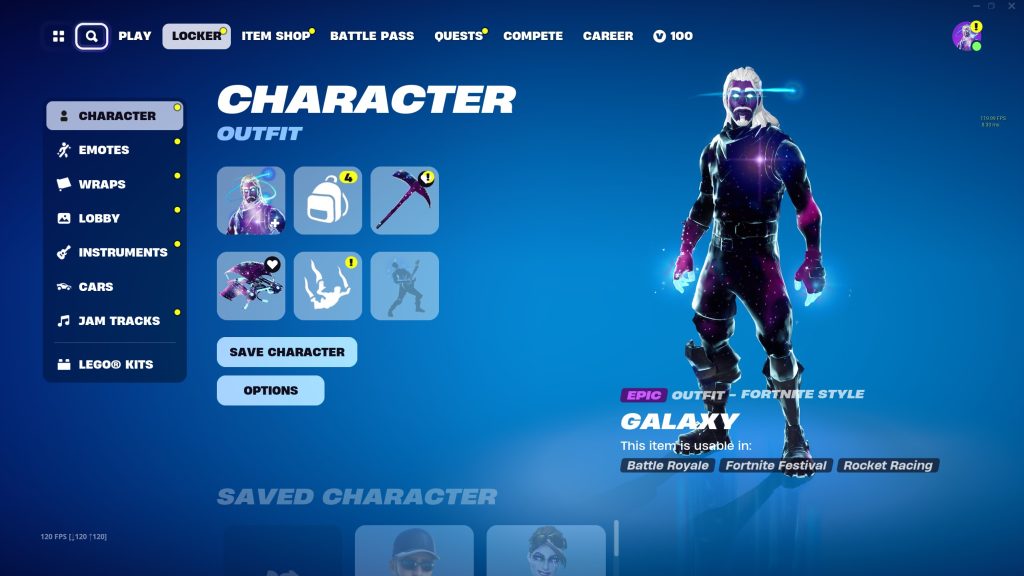Open the Jam Tracks category

click(x=119, y=321)
